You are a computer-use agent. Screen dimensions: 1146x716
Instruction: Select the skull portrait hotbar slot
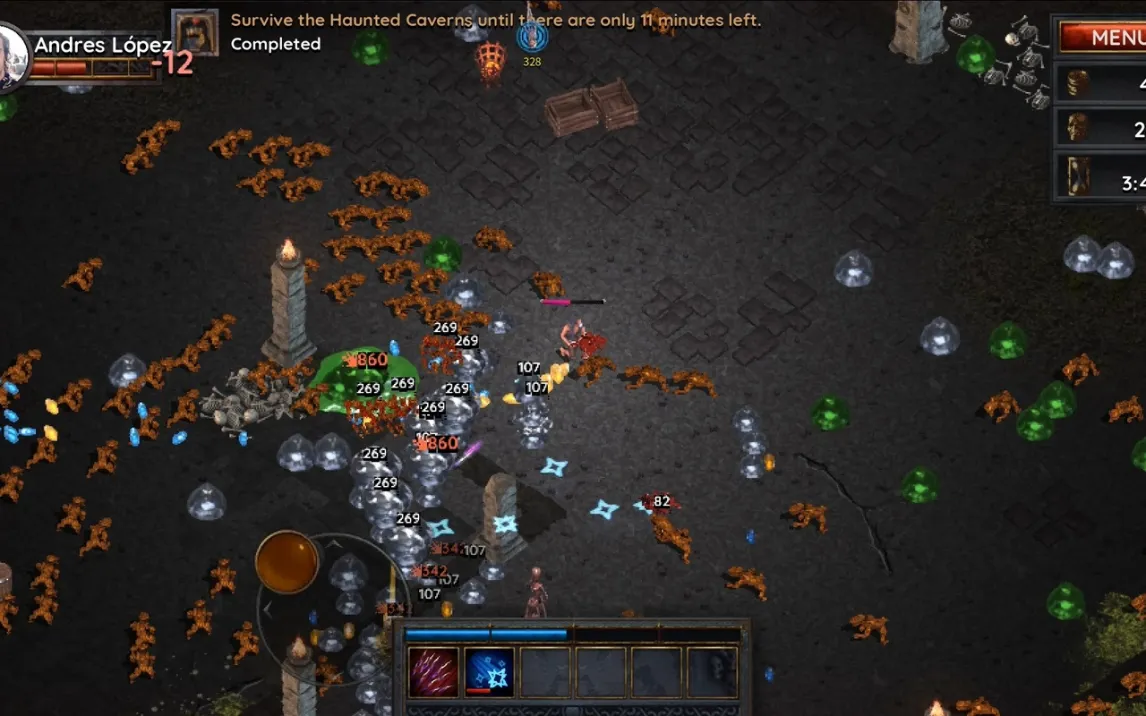(711, 672)
